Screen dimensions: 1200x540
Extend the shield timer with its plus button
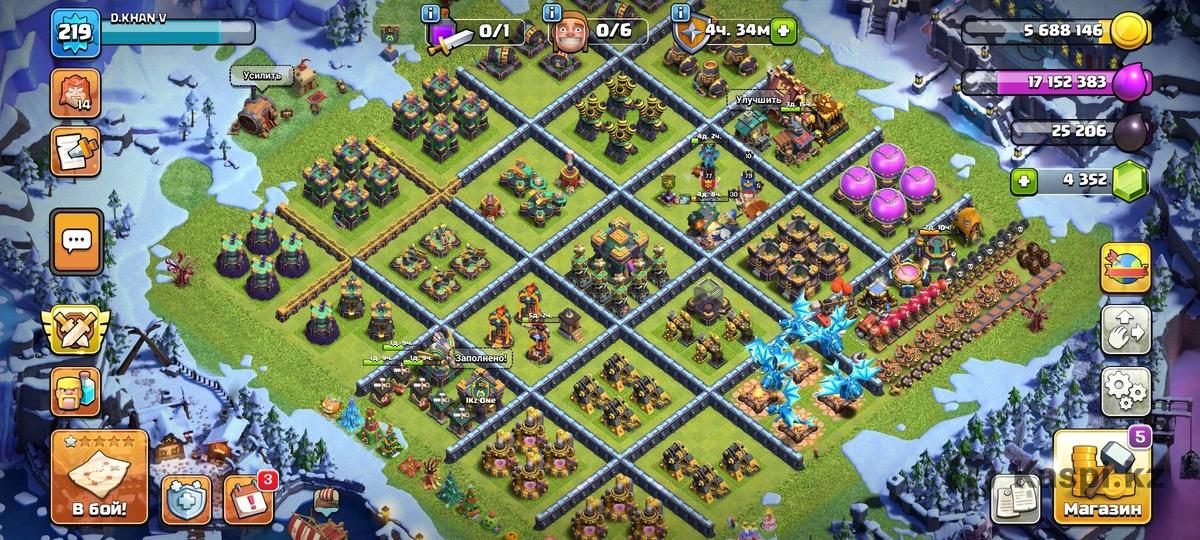783,31
